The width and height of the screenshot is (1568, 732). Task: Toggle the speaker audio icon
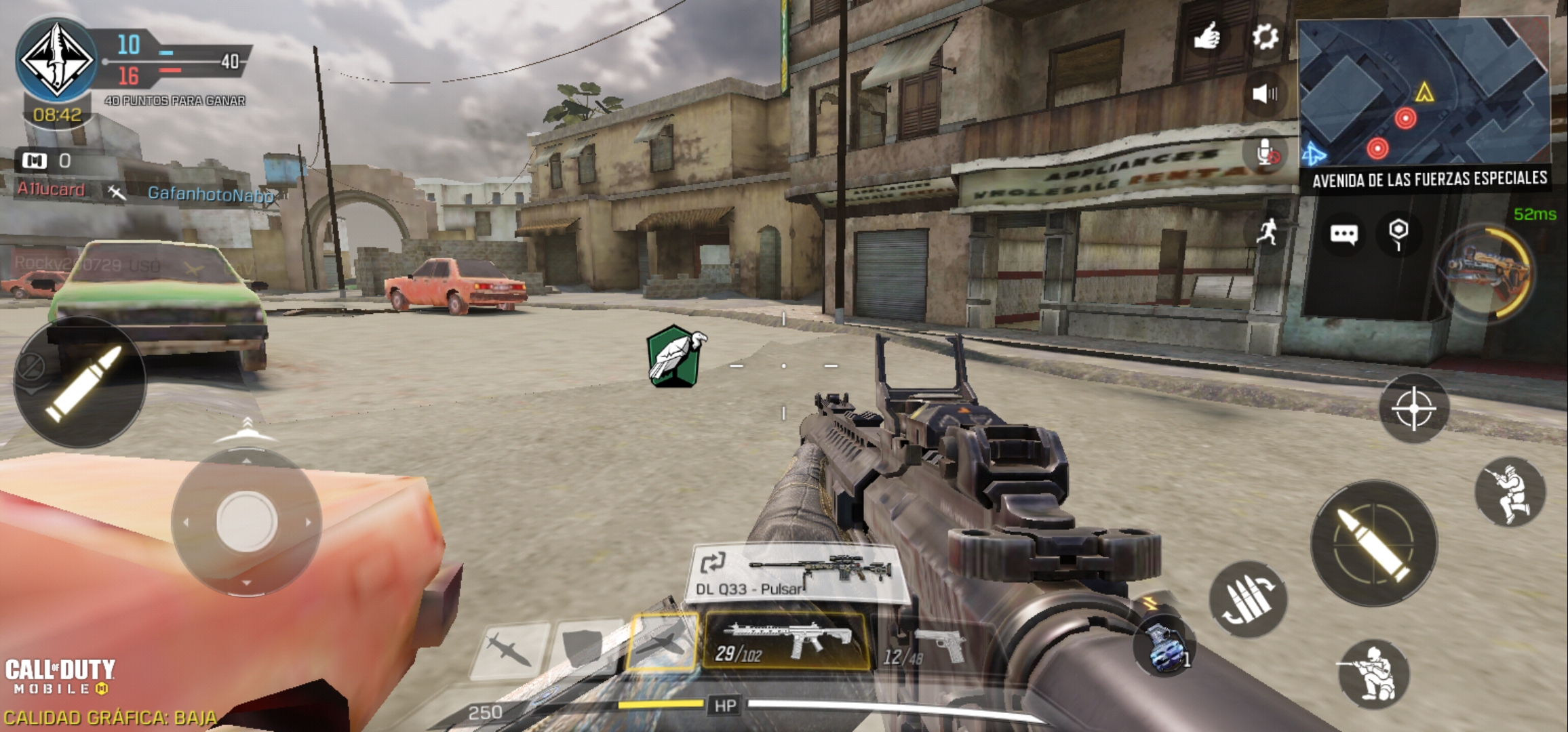tap(1265, 94)
